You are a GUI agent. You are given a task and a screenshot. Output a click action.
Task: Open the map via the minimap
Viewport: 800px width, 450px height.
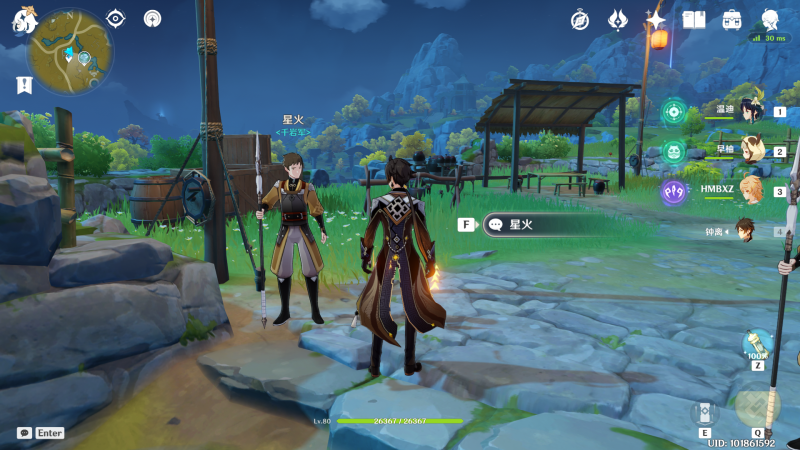pyautogui.click(x=70, y=52)
